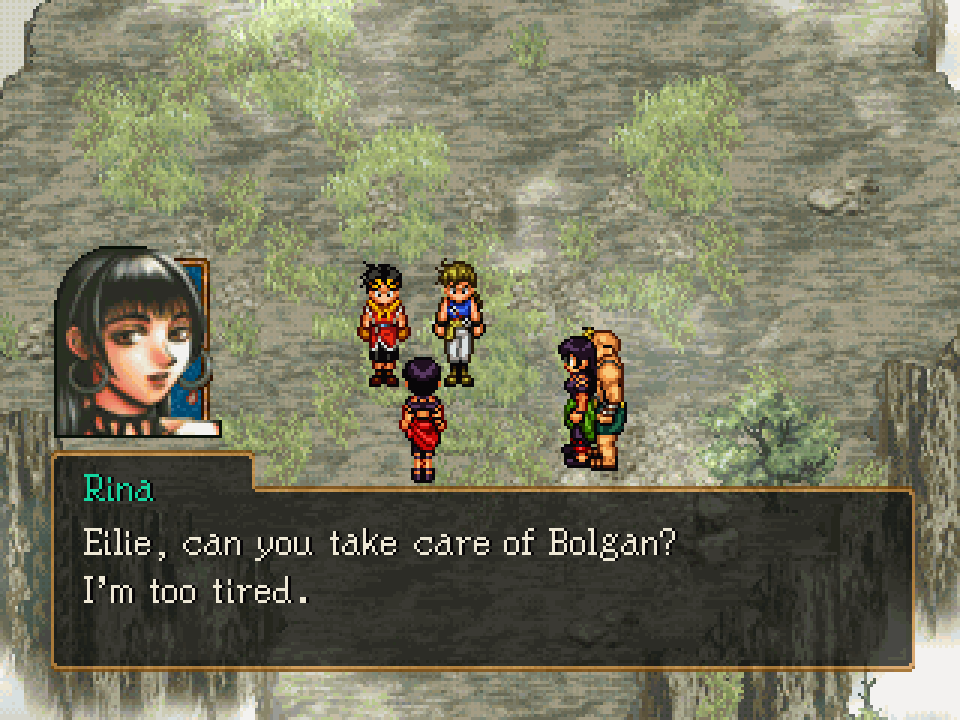The height and width of the screenshot is (720, 960).
Task: Click Rina's speaker portrait
Action: tap(137, 345)
